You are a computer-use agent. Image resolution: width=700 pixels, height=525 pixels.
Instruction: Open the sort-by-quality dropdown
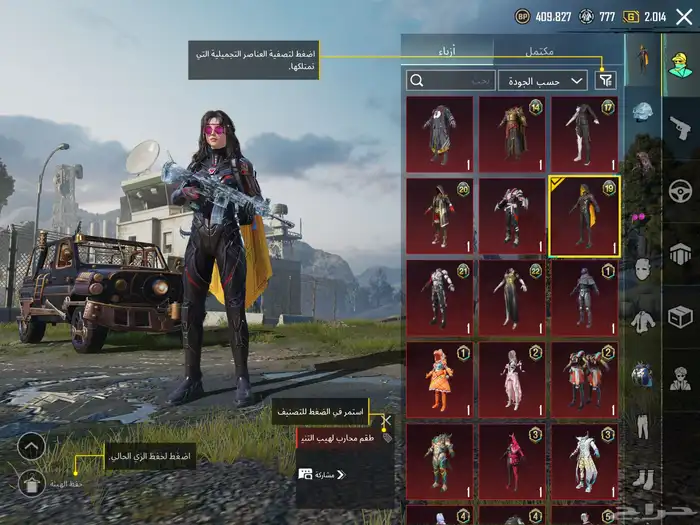(556, 80)
